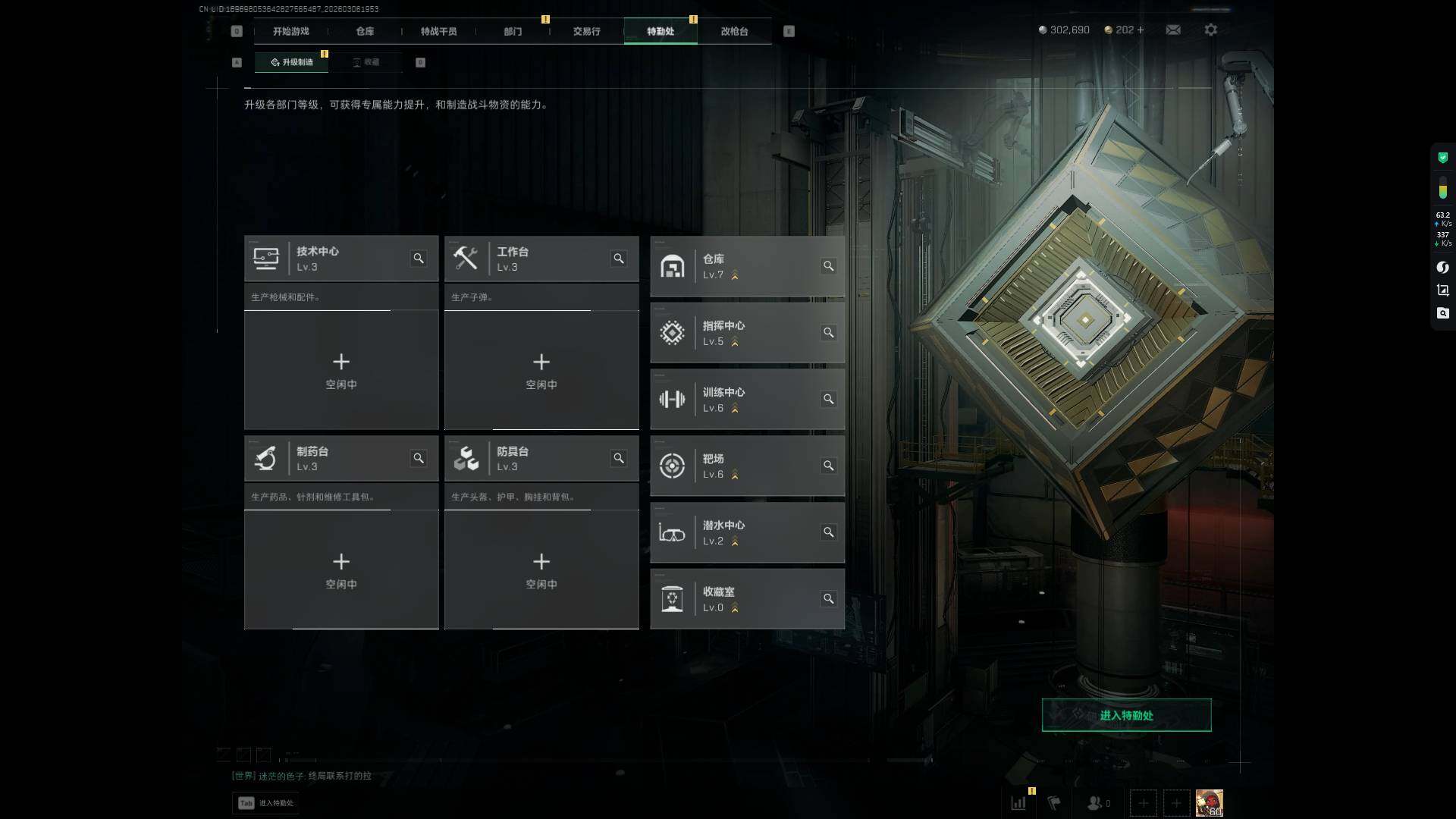The height and width of the screenshot is (819, 1456).
Task: Open the 仓库 top navigation tab
Action: (x=365, y=31)
